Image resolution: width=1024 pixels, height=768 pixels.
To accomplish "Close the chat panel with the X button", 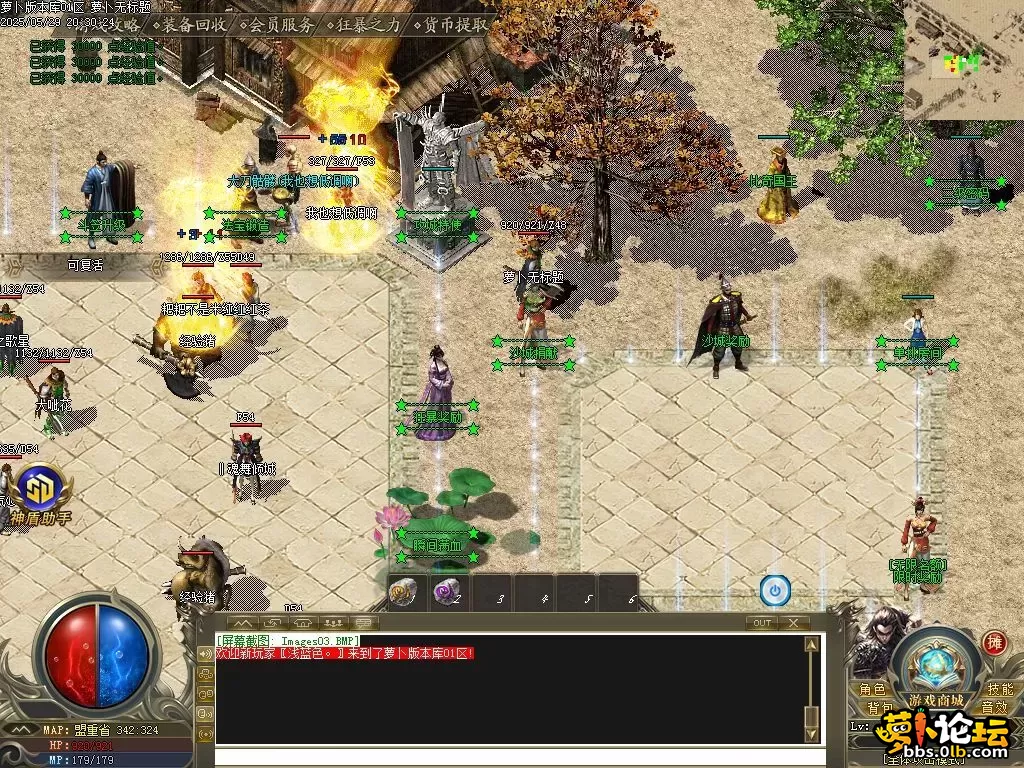I will click(x=793, y=622).
